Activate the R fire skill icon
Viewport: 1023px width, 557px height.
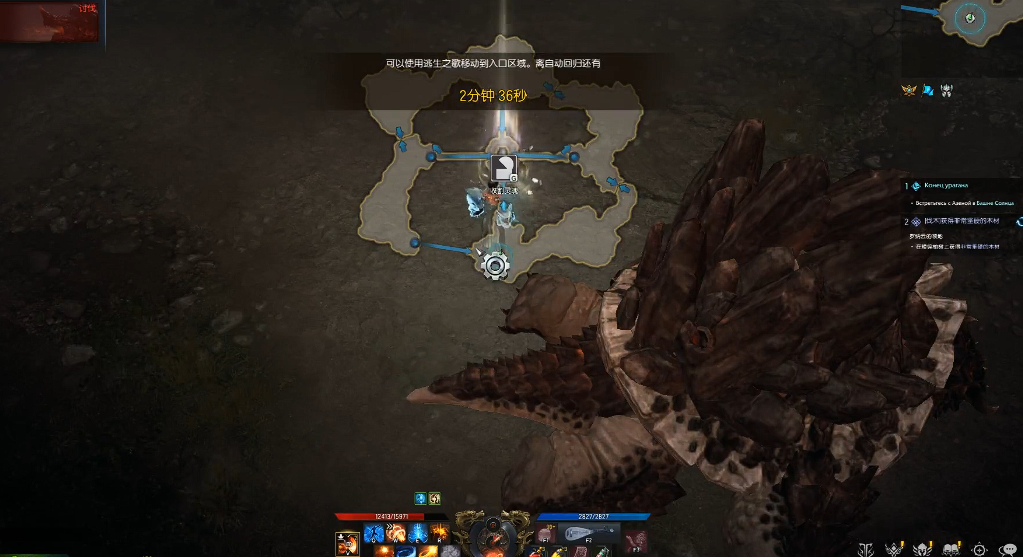point(439,532)
